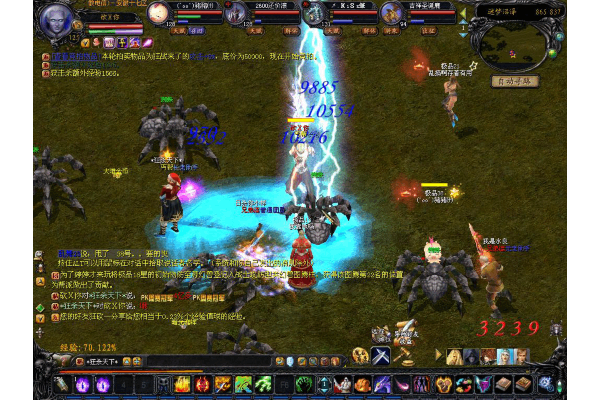Click the blue globe orb at hotbar end
The image size is (600, 400).
click(545, 384)
